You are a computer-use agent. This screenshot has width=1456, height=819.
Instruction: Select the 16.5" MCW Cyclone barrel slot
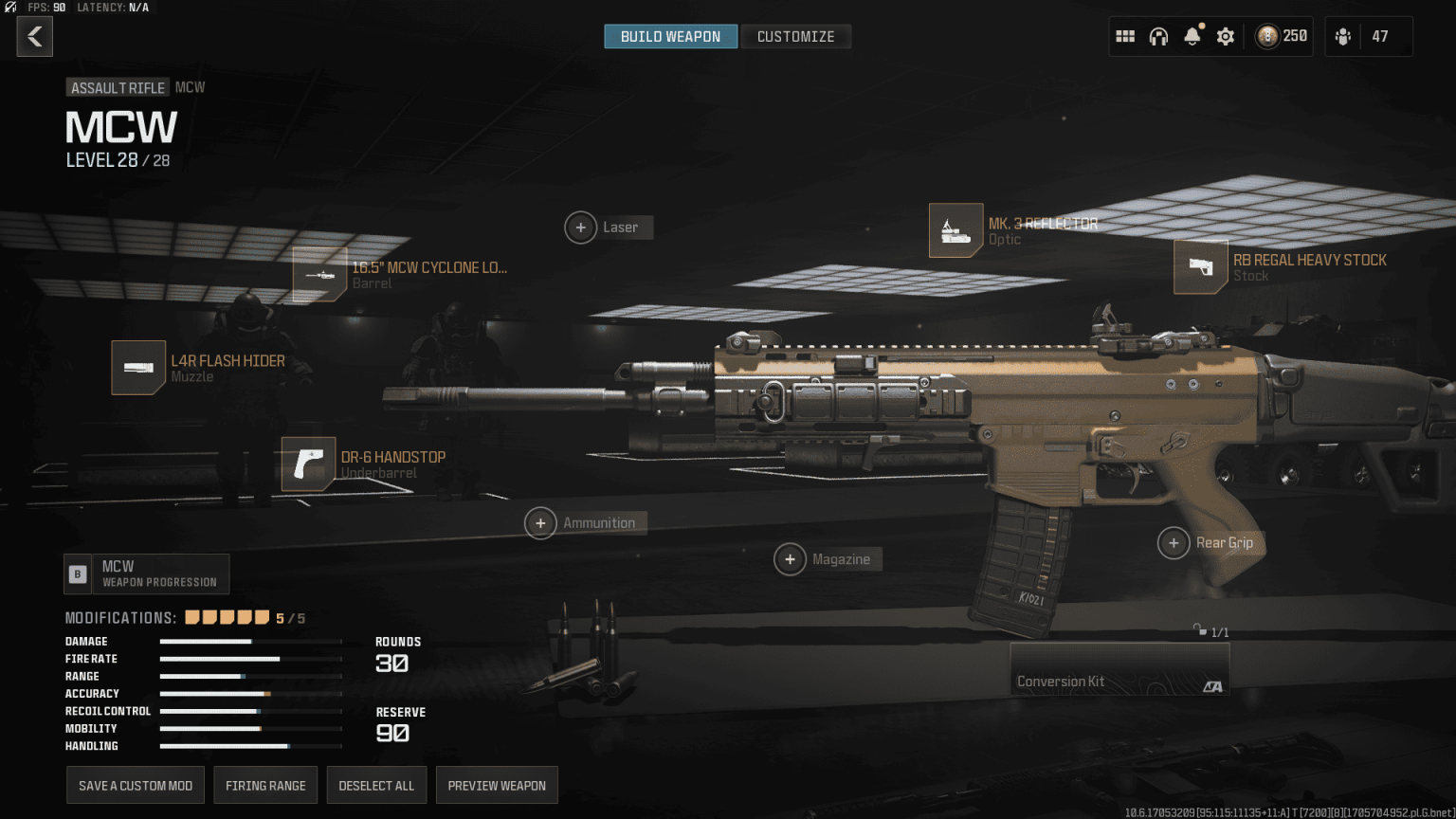tap(319, 275)
